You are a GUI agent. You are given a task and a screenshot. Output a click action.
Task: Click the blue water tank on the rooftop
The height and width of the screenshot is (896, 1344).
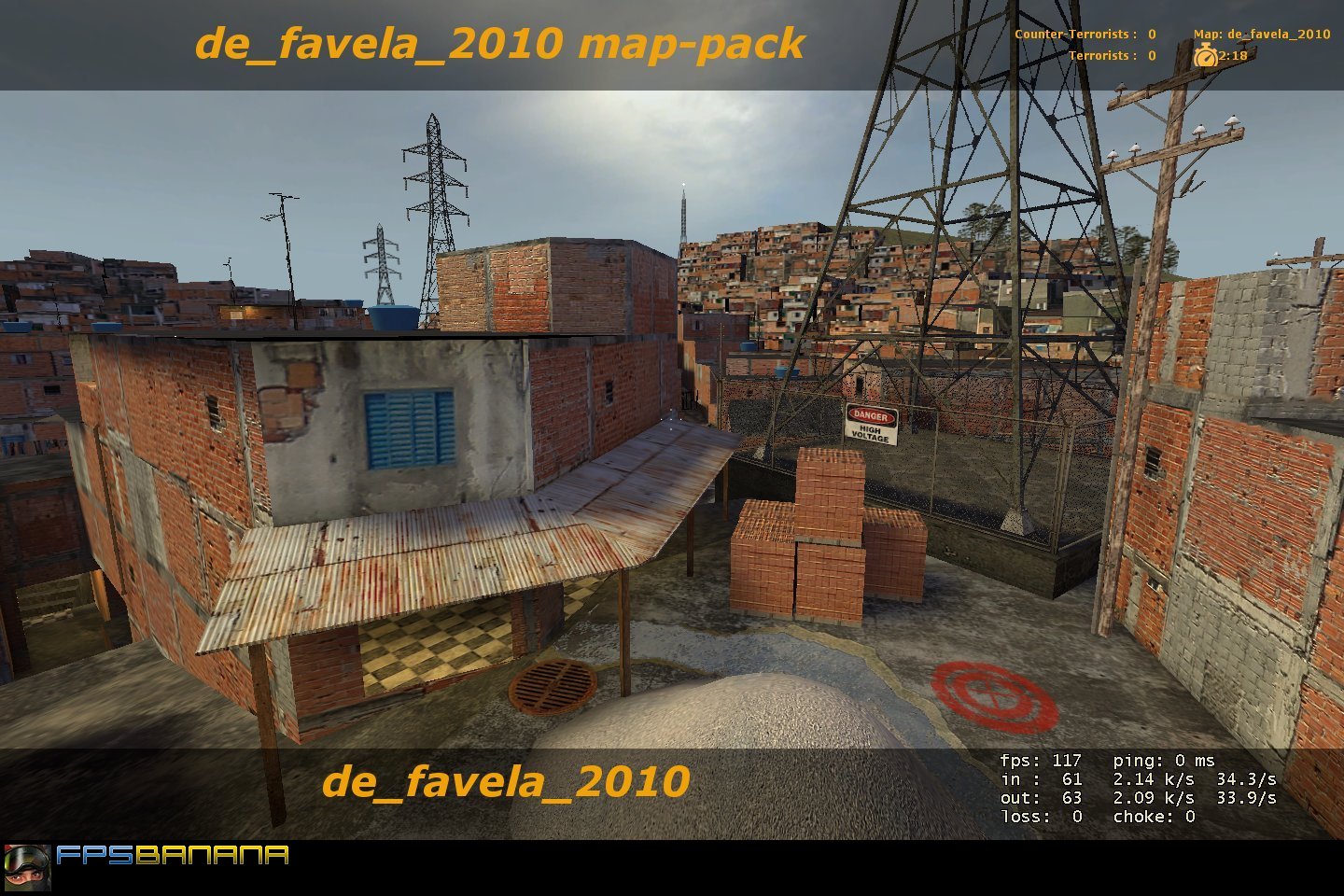(395, 317)
